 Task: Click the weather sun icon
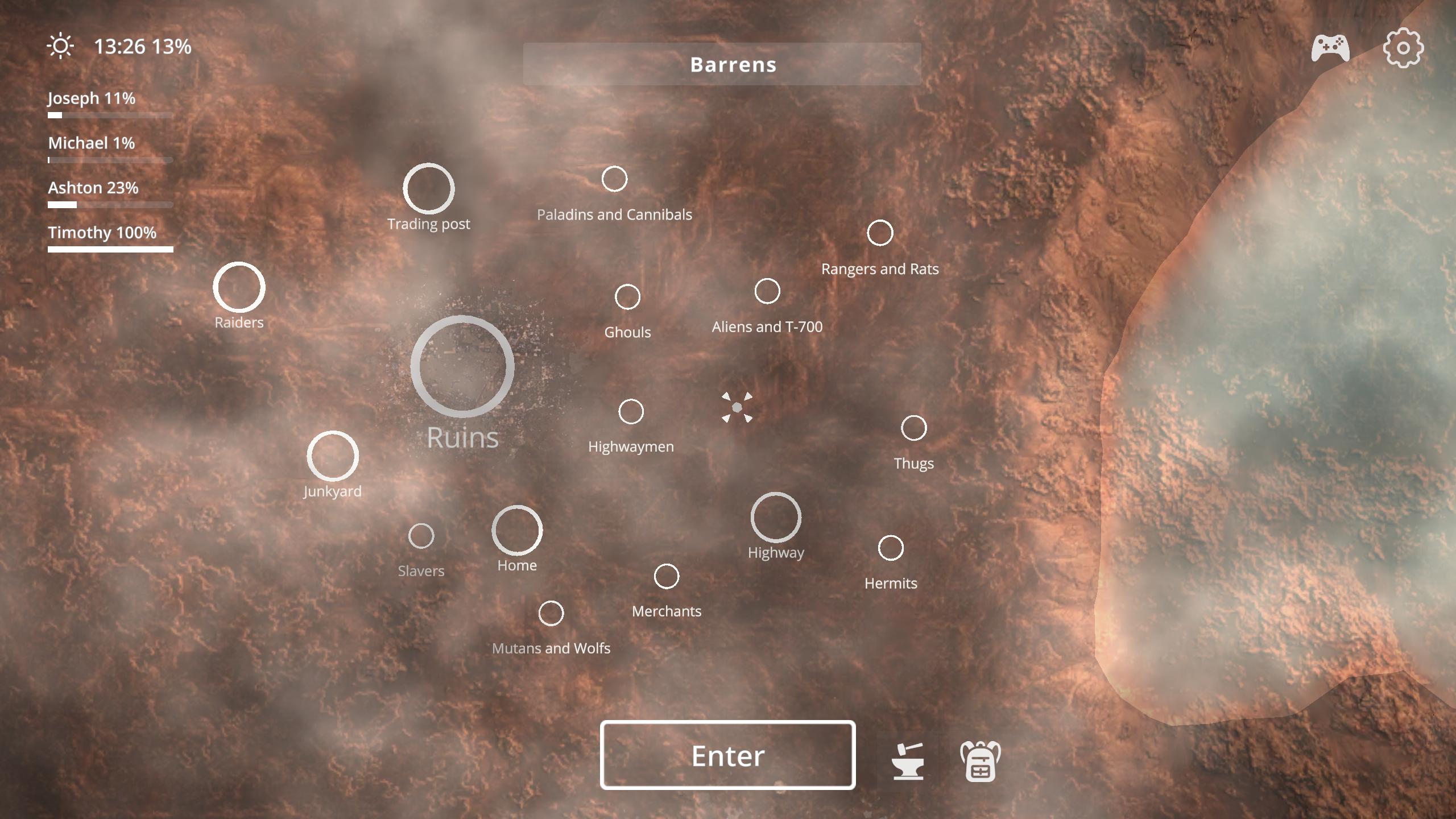(x=61, y=45)
